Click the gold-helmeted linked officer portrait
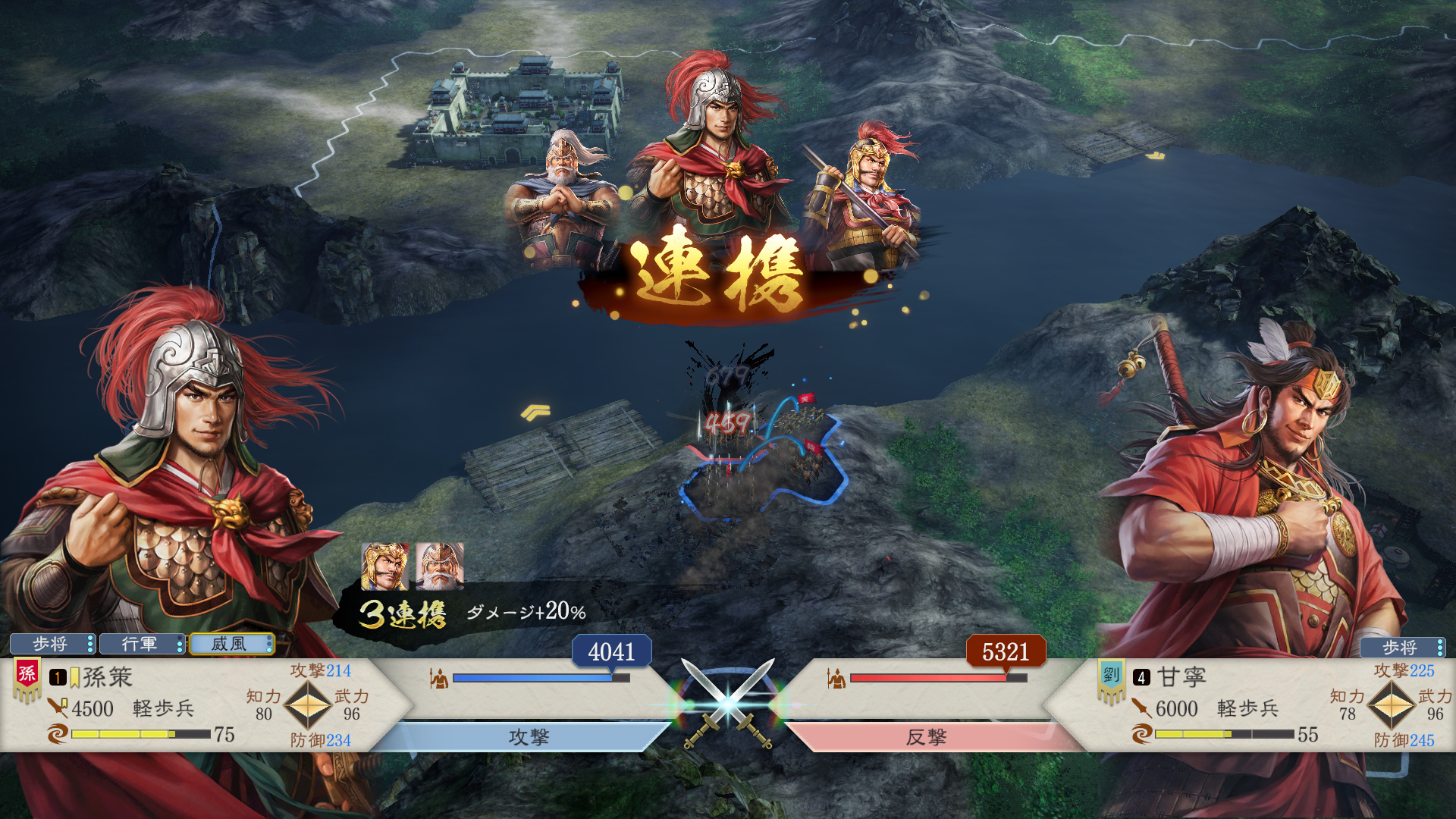1456x819 pixels. pos(384,566)
